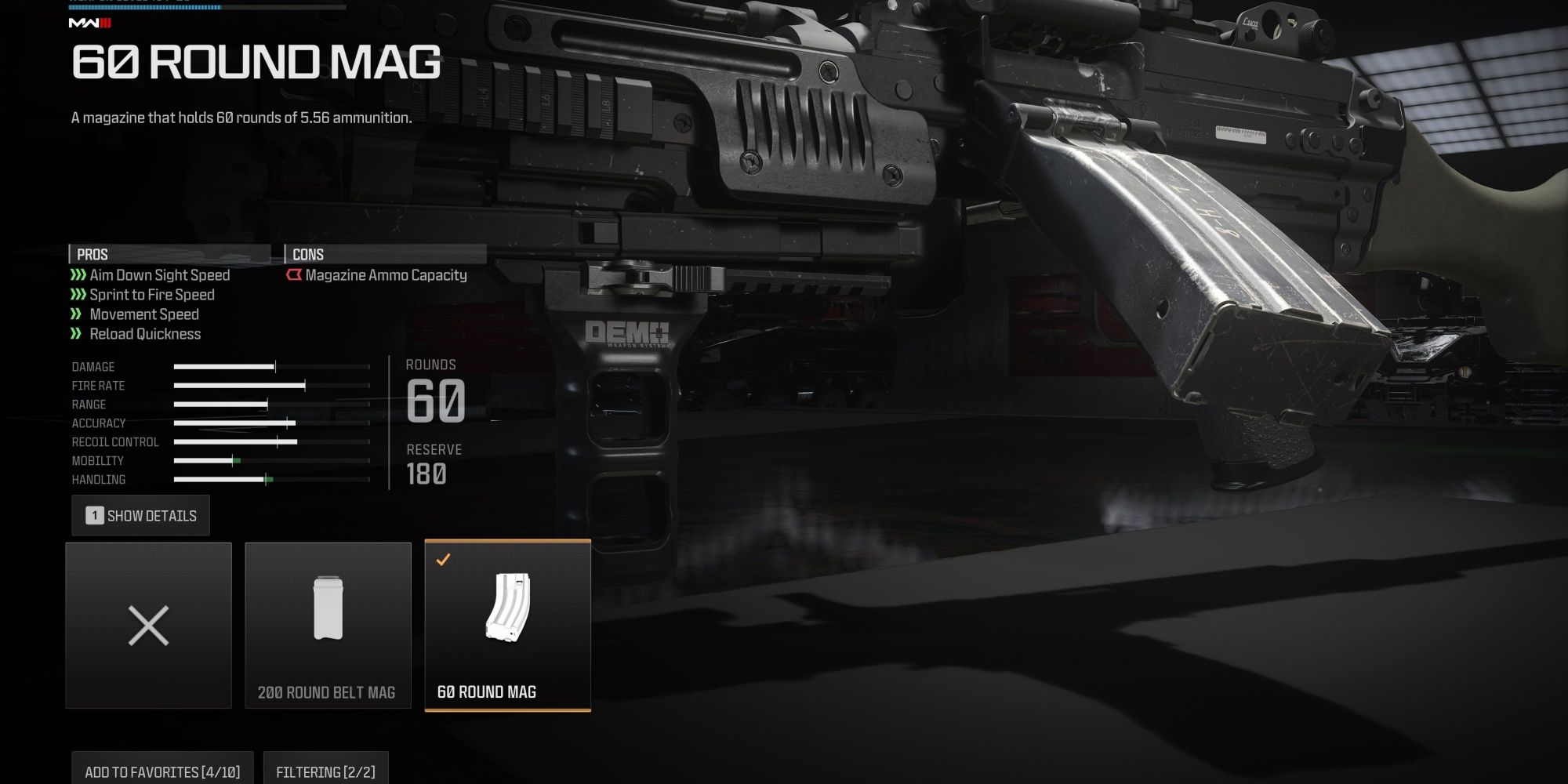Add this attachment to favorites
This screenshot has height=784, width=1568.
click(162, 770)
